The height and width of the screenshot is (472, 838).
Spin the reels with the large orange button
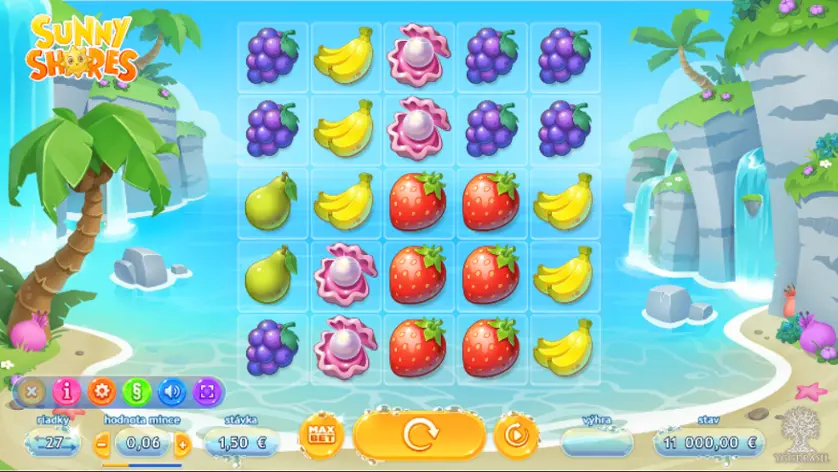(420, 436)
